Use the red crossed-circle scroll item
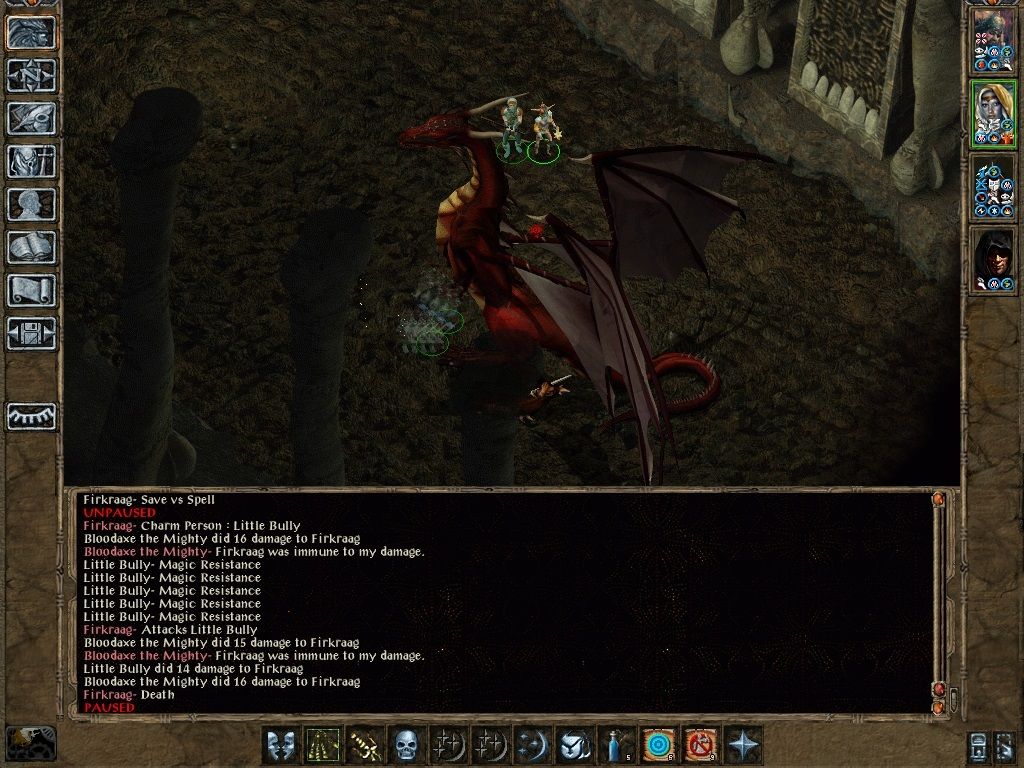This screenshot has height=768, width=1024. point(700,746)
